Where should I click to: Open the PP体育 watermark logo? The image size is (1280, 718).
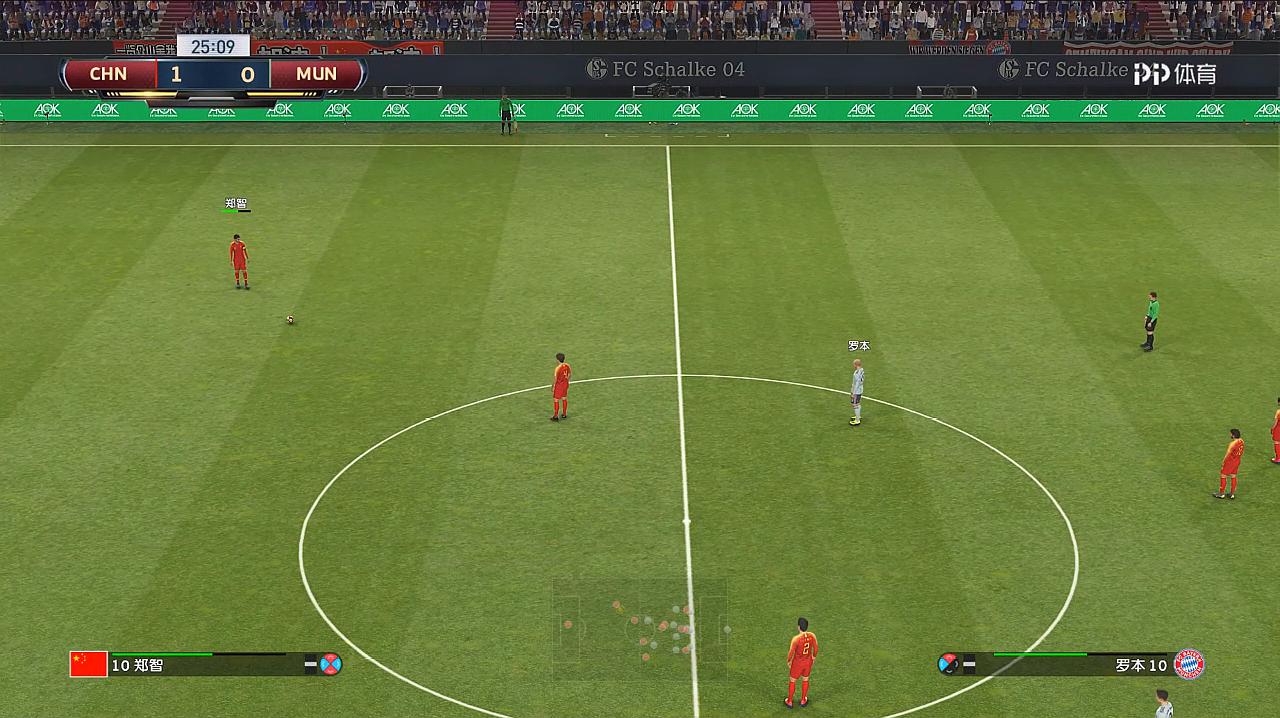pyautogui.click(x=1174, y=73)
